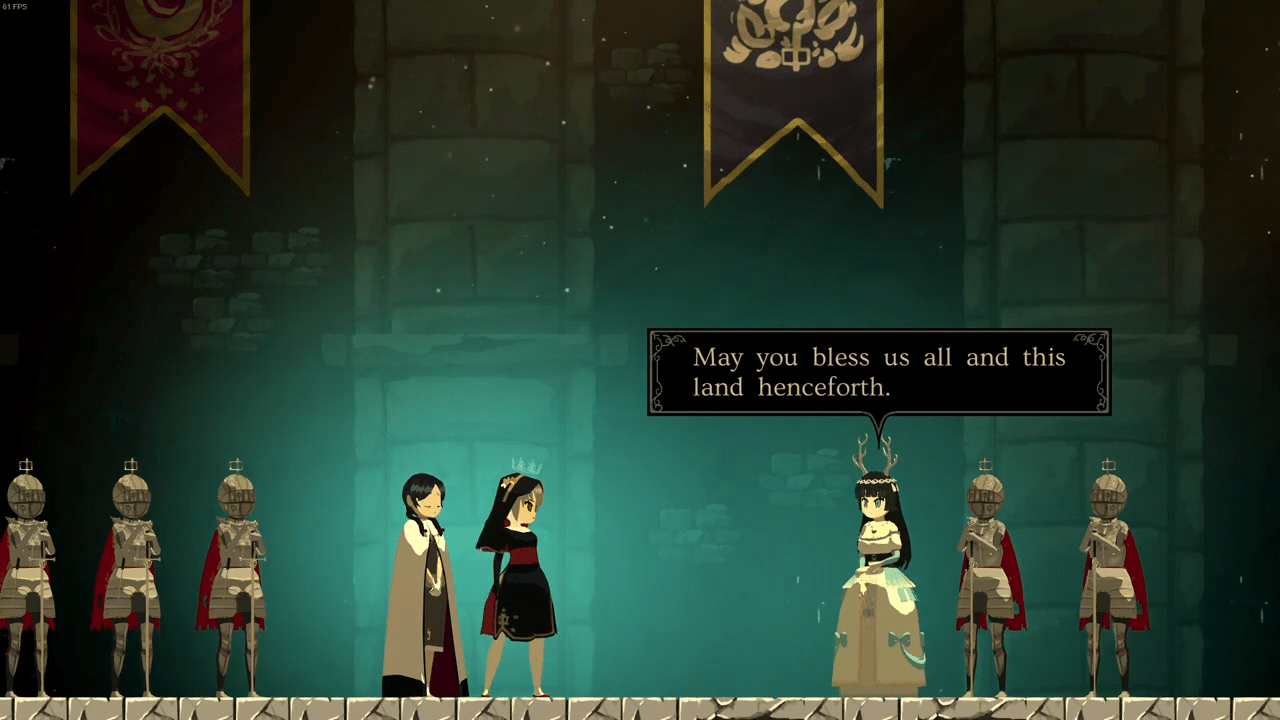Click the dark banner with gold crest
Screen dimensions: 1280x720
[795, 90]
